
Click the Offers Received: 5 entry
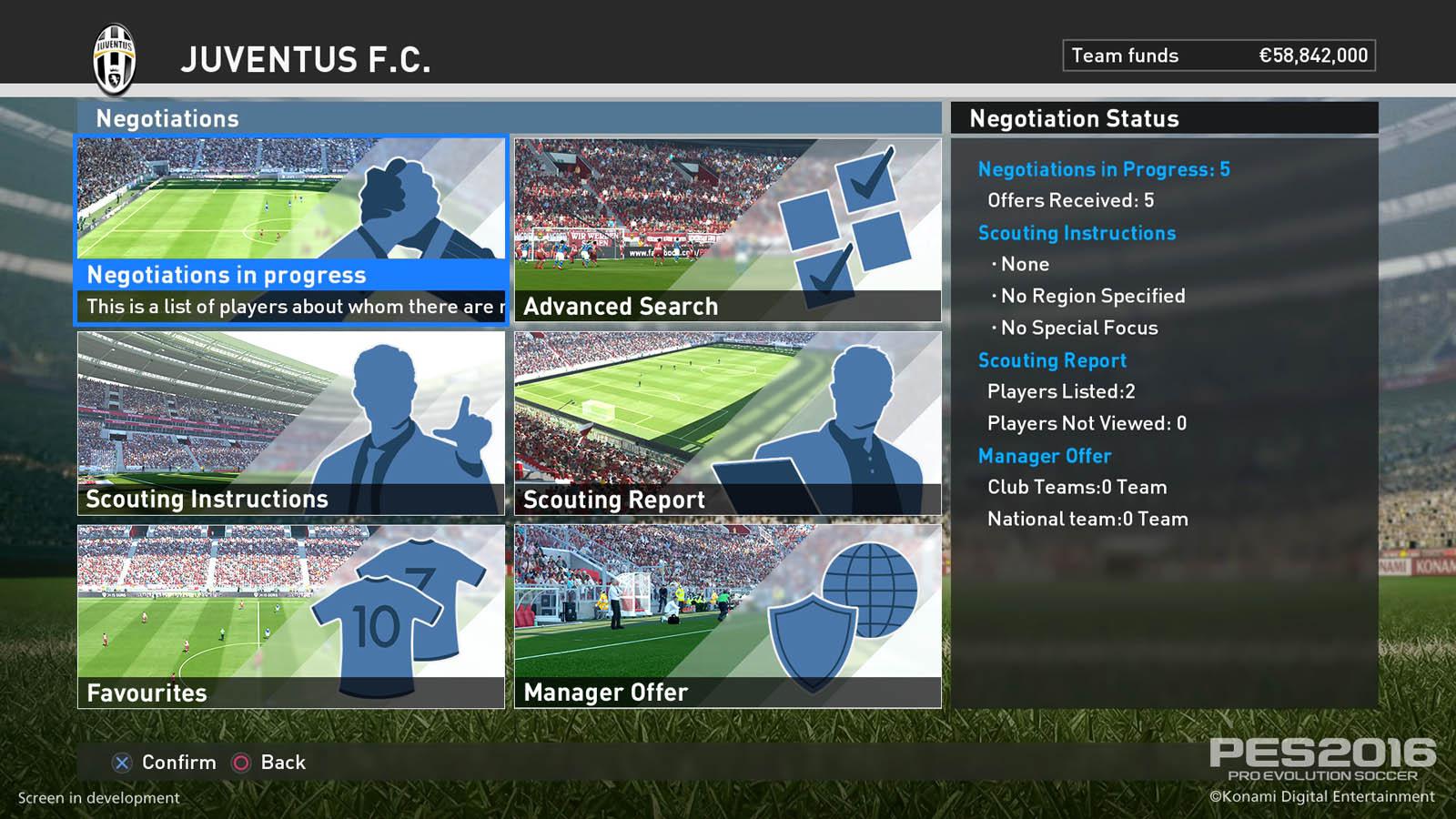[1069, 201]
